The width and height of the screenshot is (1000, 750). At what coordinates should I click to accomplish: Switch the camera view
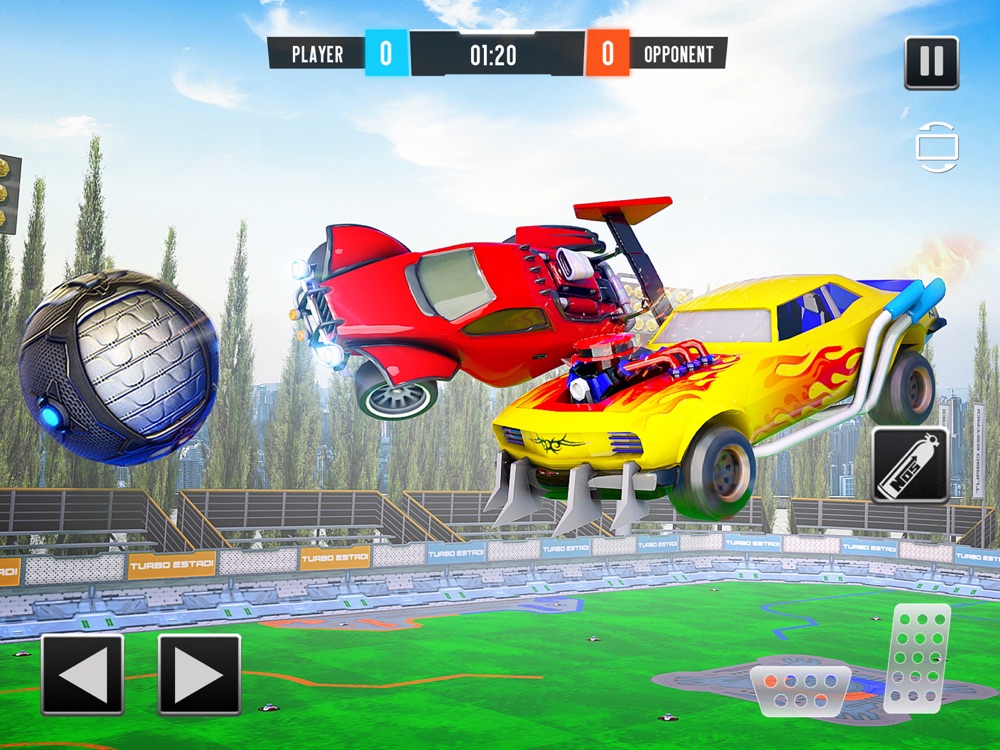[937, 147]
